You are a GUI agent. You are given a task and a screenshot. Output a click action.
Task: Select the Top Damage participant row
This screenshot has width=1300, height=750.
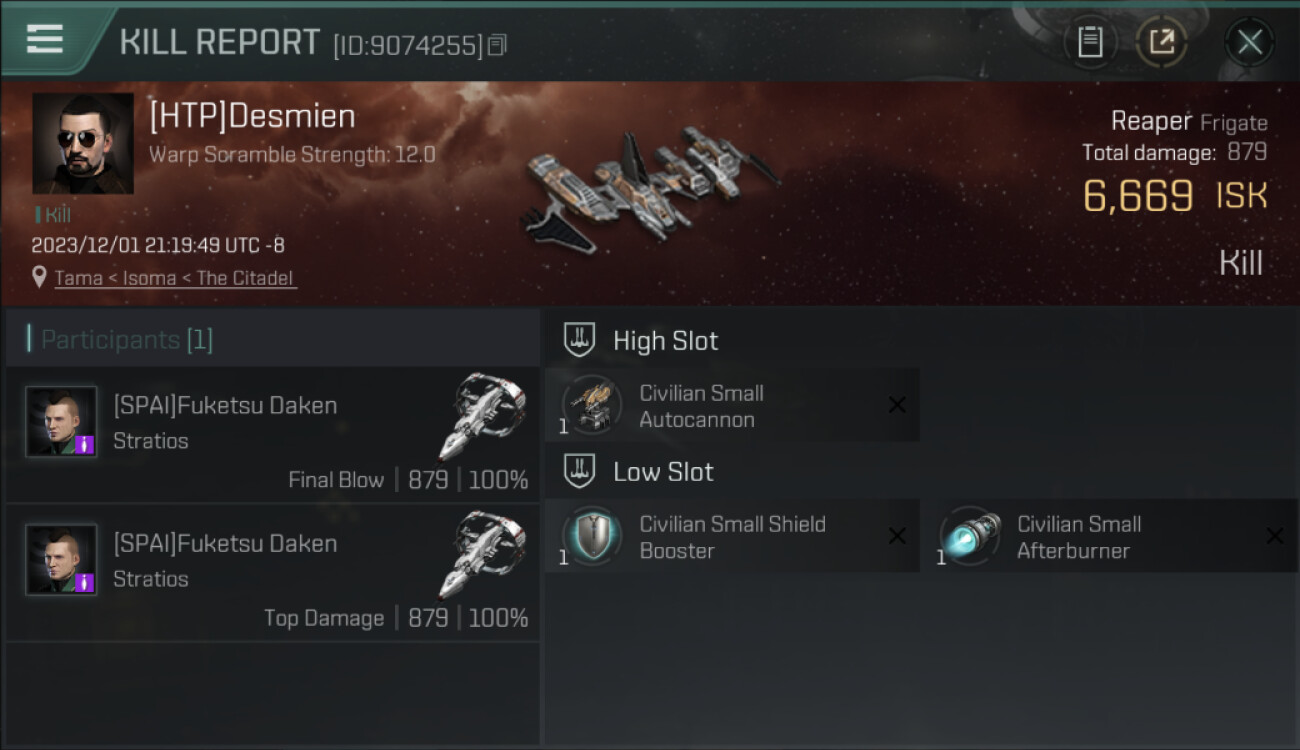pos(272,573)
